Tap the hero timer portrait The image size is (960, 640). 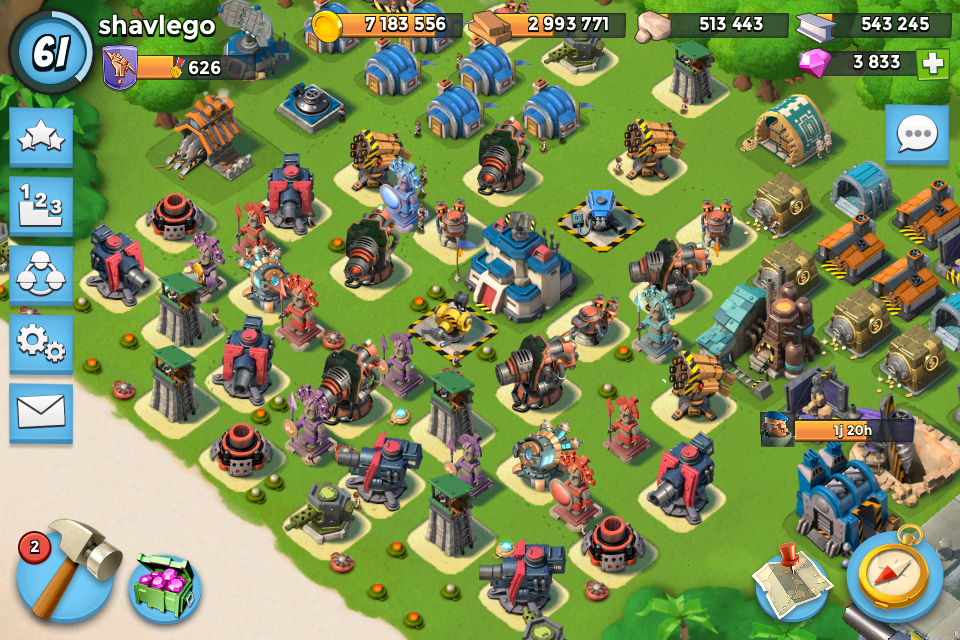tap(777, 429)
